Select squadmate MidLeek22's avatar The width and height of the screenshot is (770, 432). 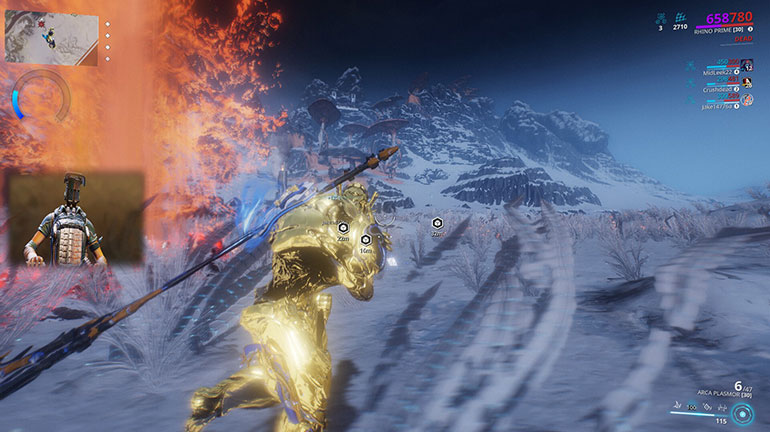(748, 65)
